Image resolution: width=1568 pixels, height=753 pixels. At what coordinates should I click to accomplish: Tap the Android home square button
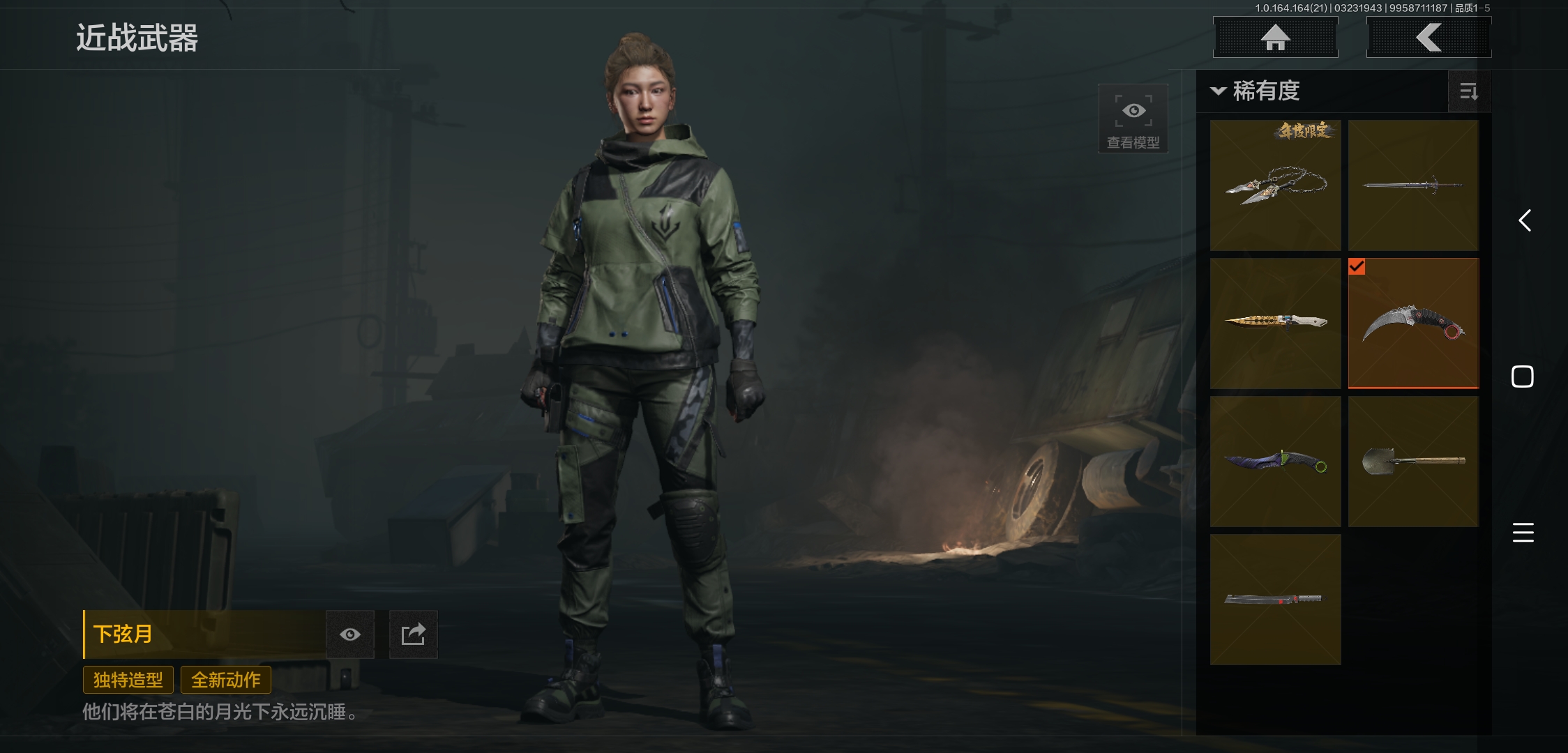pyautogui.click(x=1523, y=376)
